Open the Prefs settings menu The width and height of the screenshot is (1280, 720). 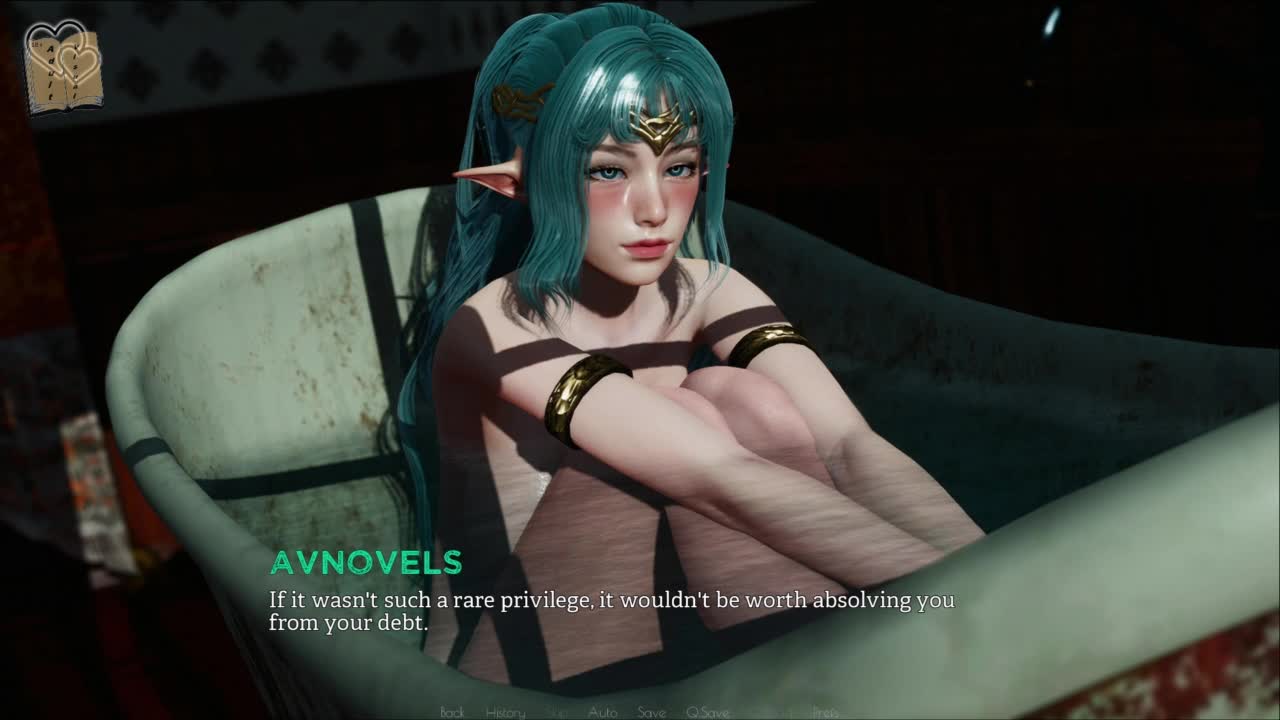point(825,712)
